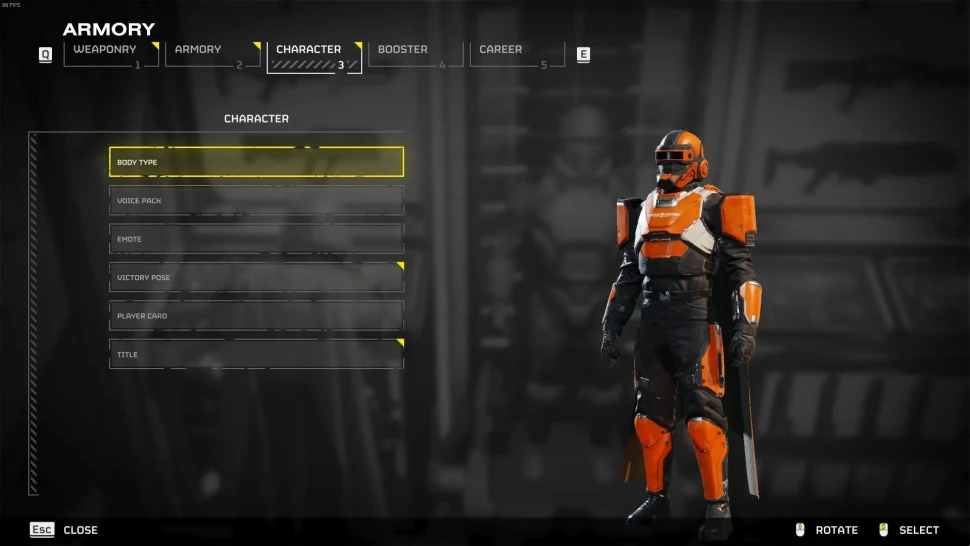Go to the Booster tab

(x=415, y=55)
